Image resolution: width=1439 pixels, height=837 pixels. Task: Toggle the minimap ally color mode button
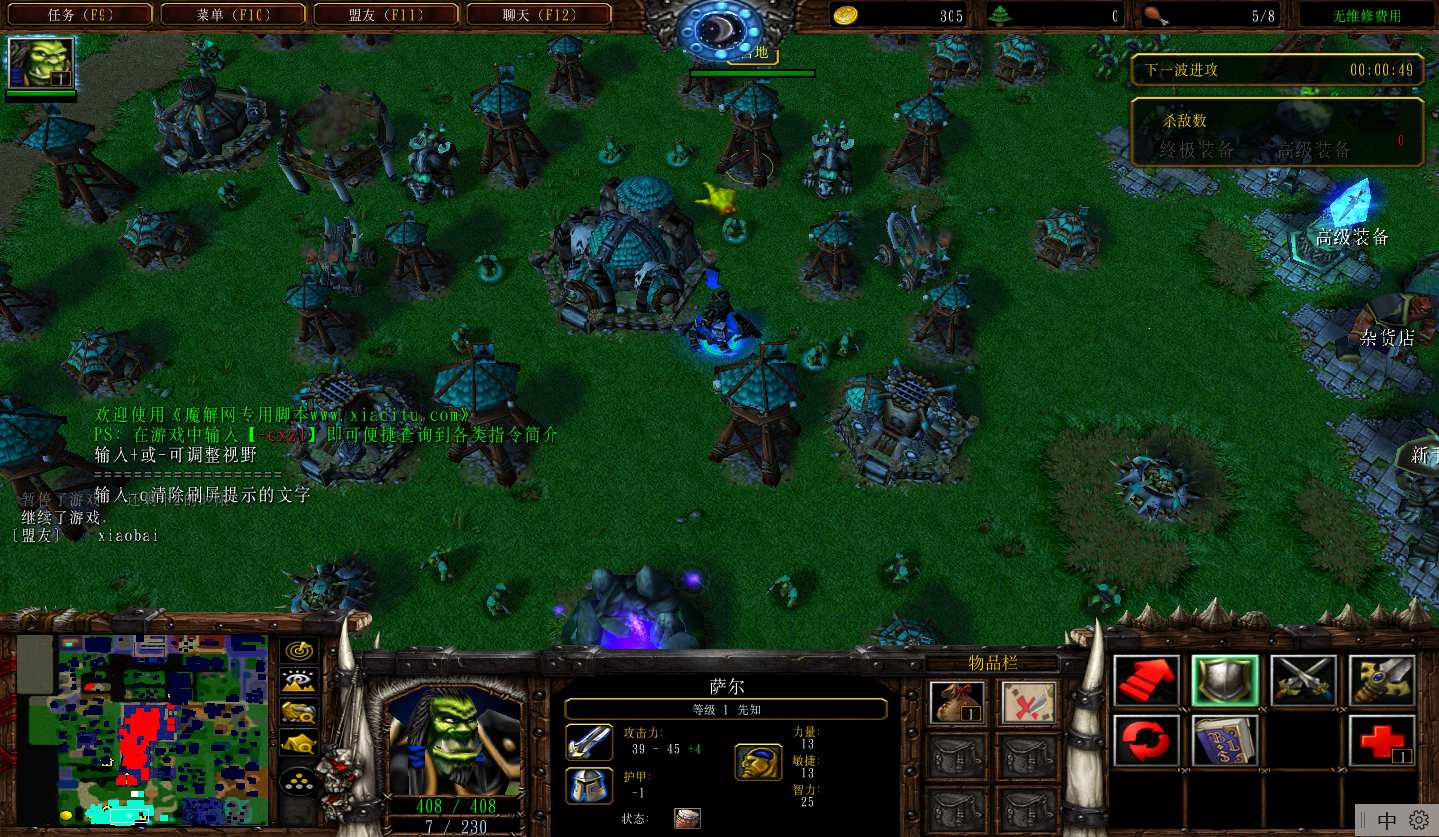(298, 713)
